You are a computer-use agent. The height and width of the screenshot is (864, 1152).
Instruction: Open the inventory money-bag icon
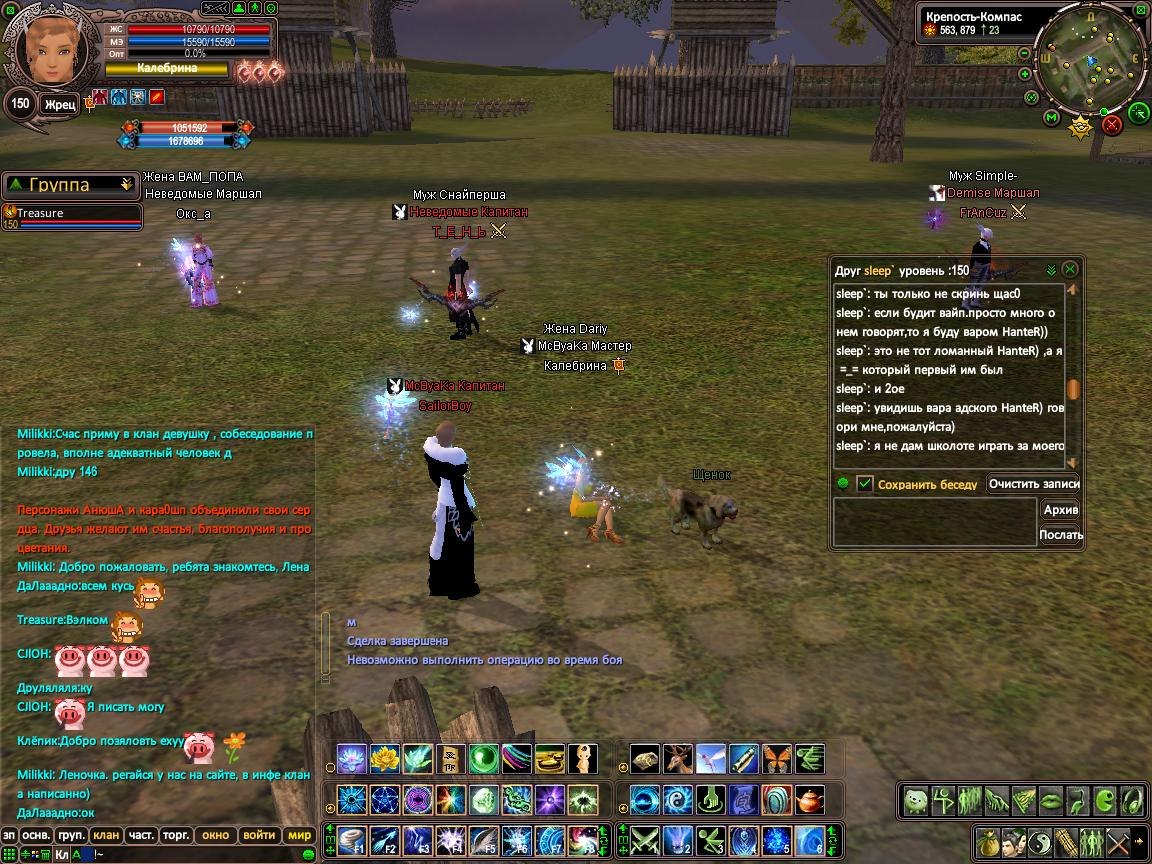[x=987, y=841]
